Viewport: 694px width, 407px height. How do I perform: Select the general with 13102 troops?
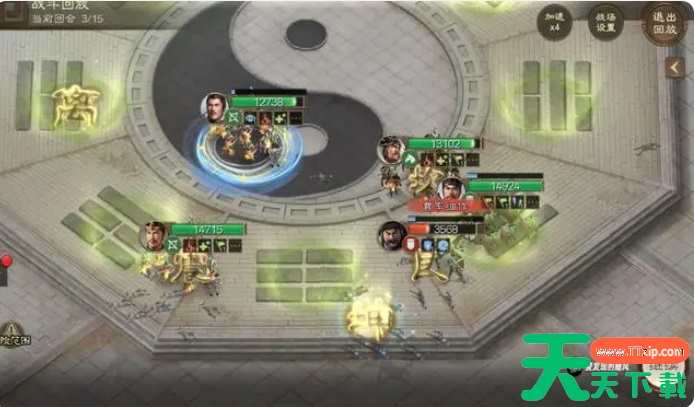click(x=392, y=150)
